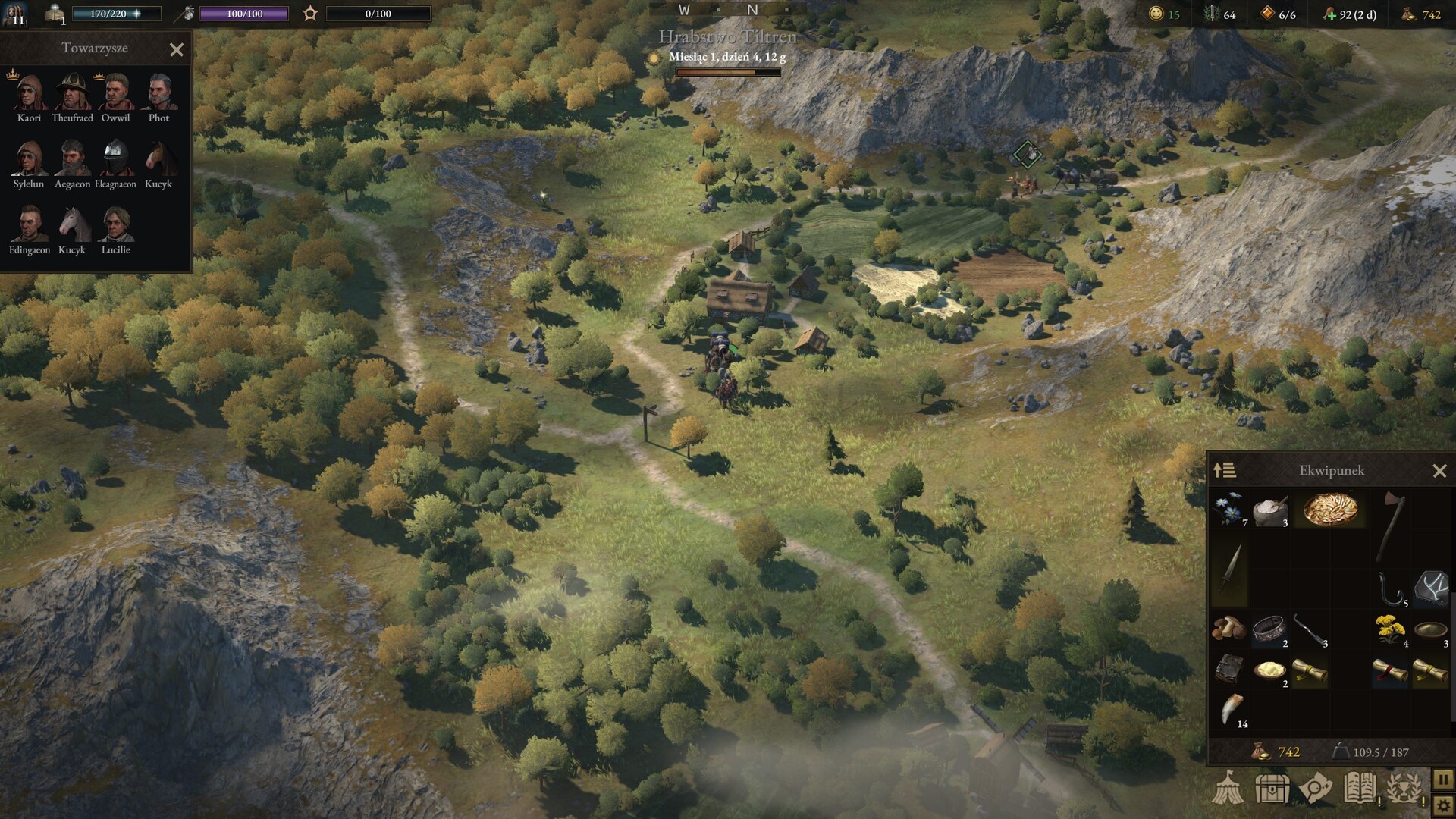Select the blue flowers stack
The width and height of the screenshot is (1456, 819).
pos(1228,510)
